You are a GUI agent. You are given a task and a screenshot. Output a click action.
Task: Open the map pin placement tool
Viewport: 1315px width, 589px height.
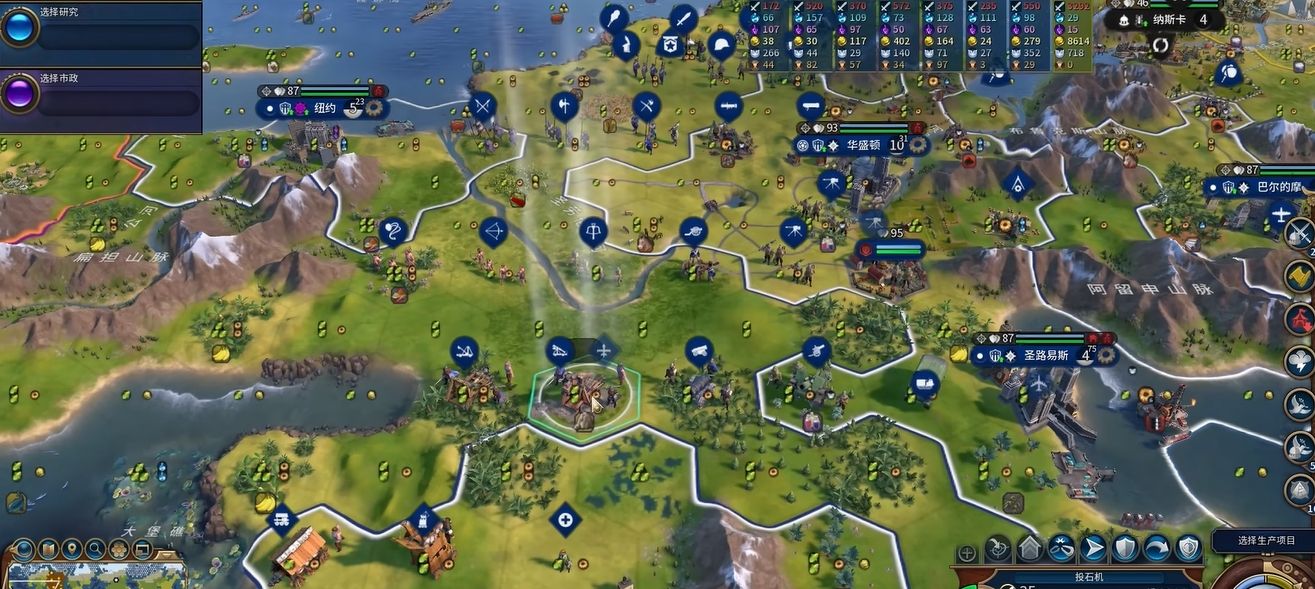[x=71, y=549]
